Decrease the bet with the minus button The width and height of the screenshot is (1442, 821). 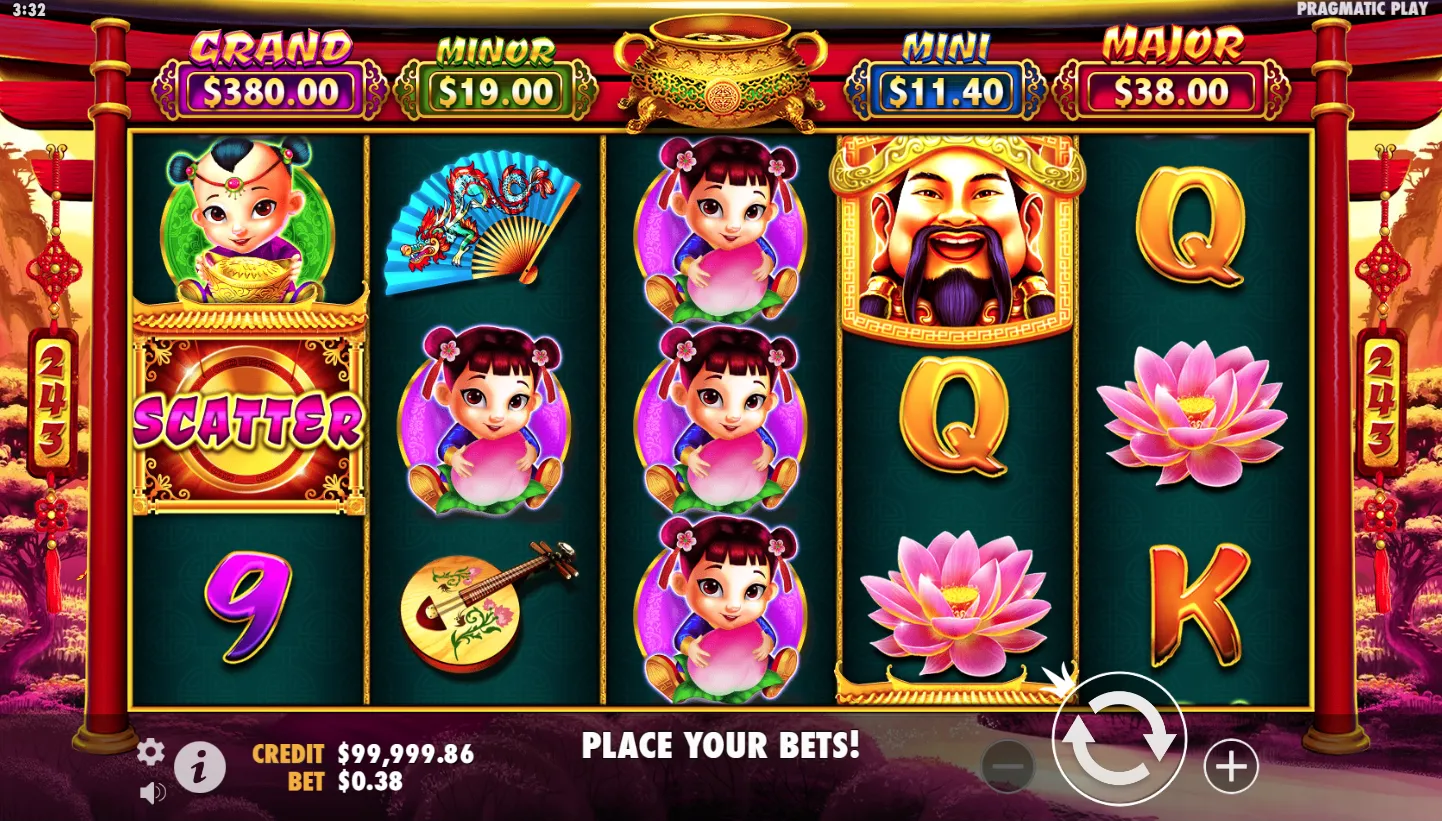1008,767
